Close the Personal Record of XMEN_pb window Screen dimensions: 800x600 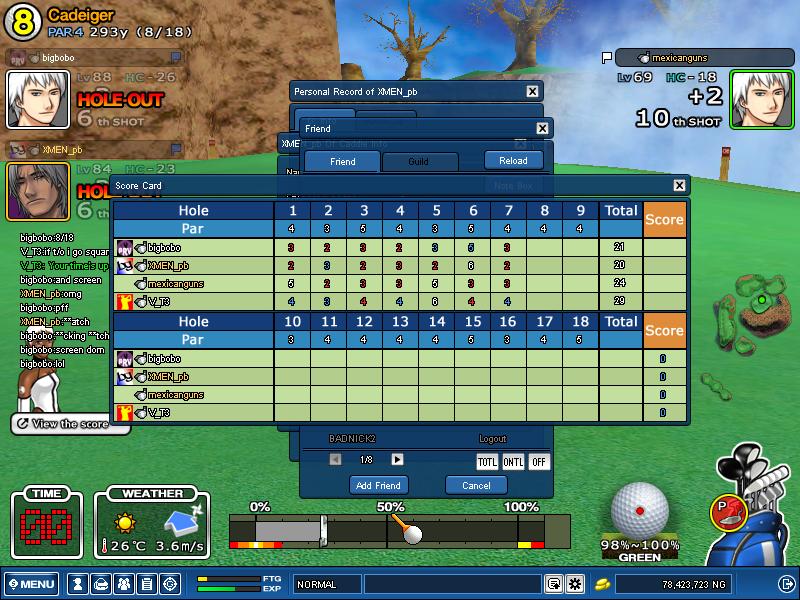(532, 91)
